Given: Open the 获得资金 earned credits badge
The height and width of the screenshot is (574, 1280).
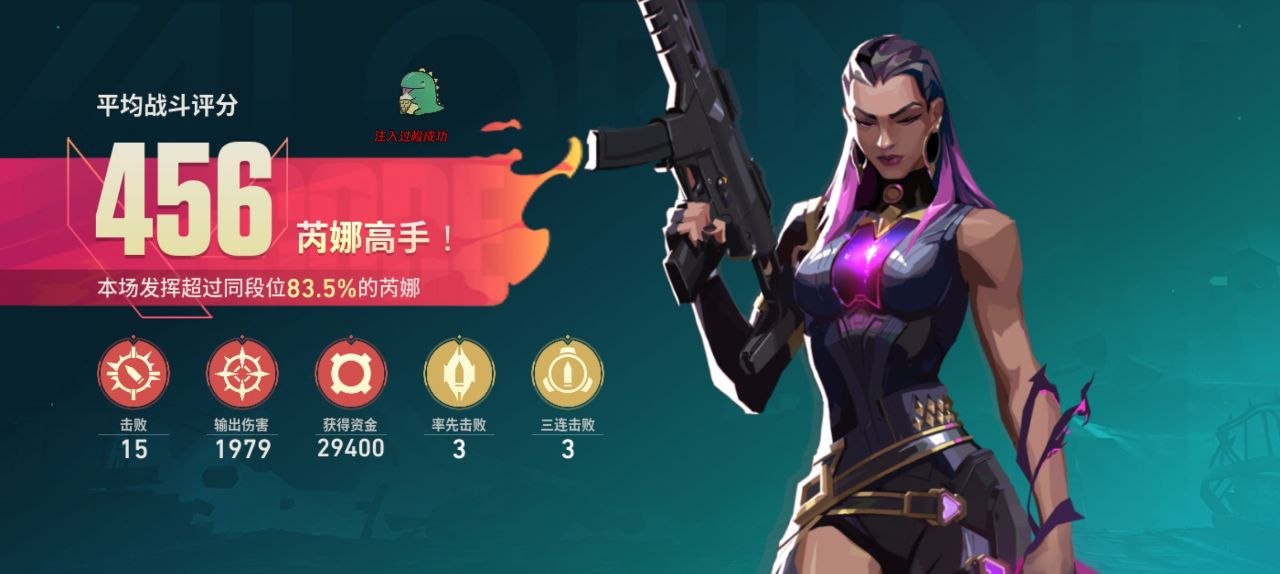Looking at the screenshot, I should pyautogui.click(x=351, y=373).
